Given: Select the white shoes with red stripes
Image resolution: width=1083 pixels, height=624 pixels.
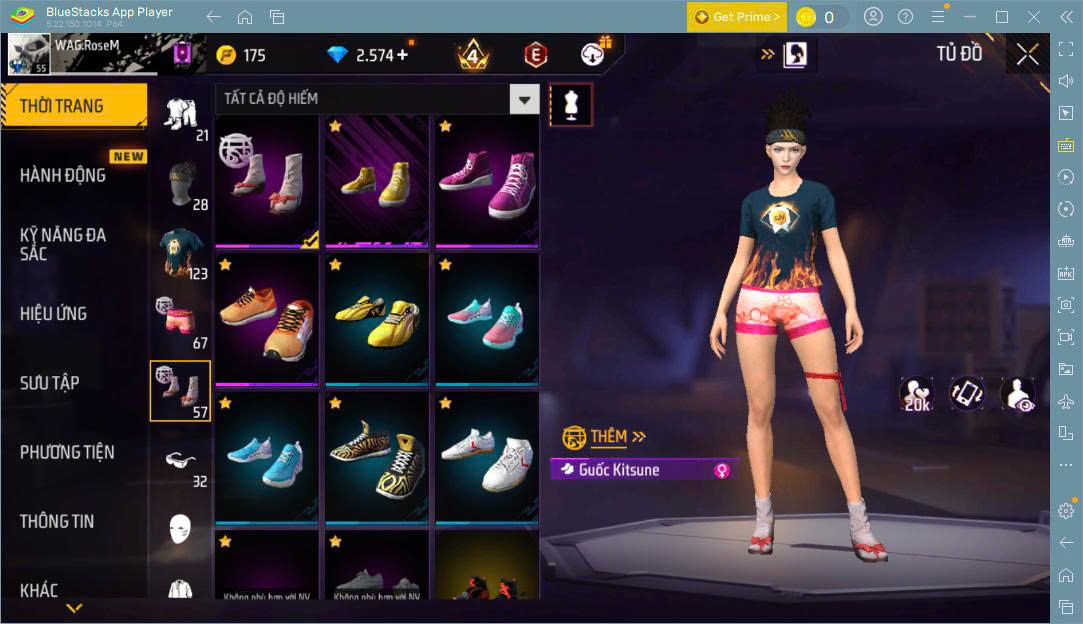Looking at the screenshot, I should (x=487, y=457).
